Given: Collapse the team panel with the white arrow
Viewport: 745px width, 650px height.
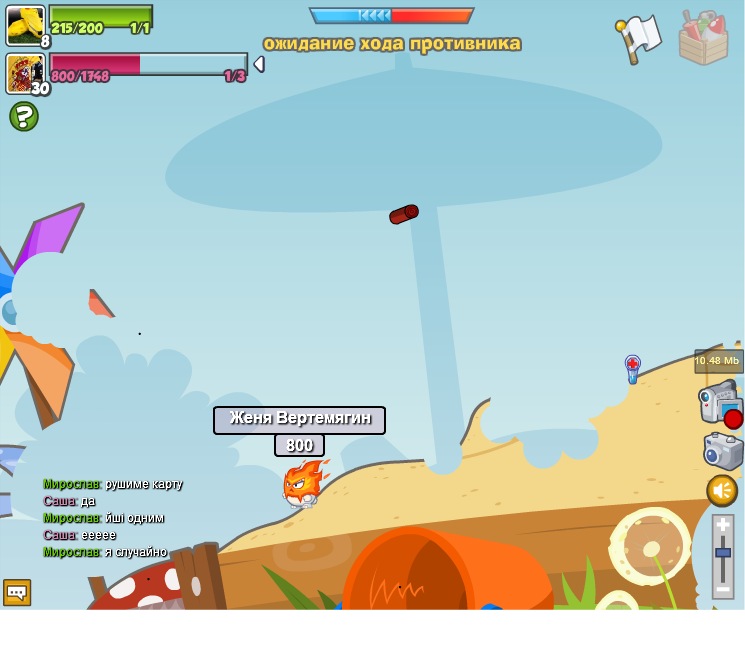Looking at the screenshot, I should click(x=259, y=64).
